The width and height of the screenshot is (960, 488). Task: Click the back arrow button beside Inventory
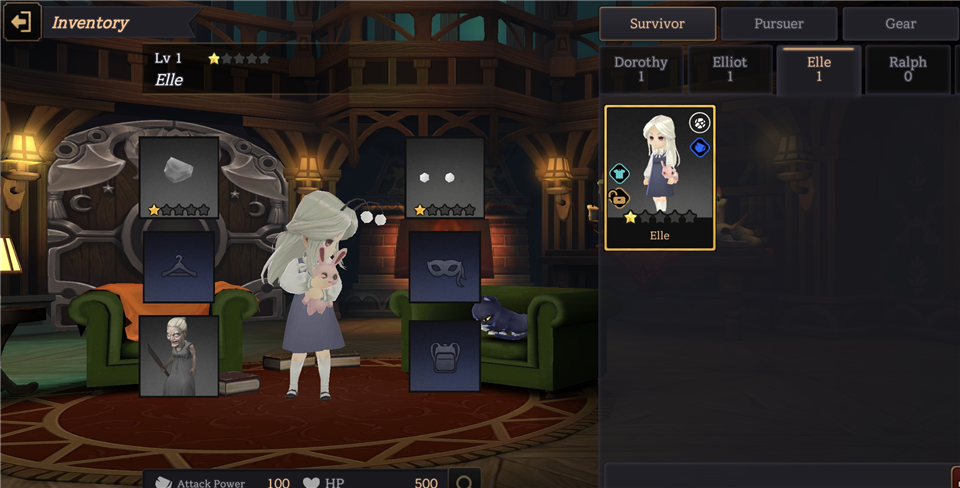[x=22, y=22]
